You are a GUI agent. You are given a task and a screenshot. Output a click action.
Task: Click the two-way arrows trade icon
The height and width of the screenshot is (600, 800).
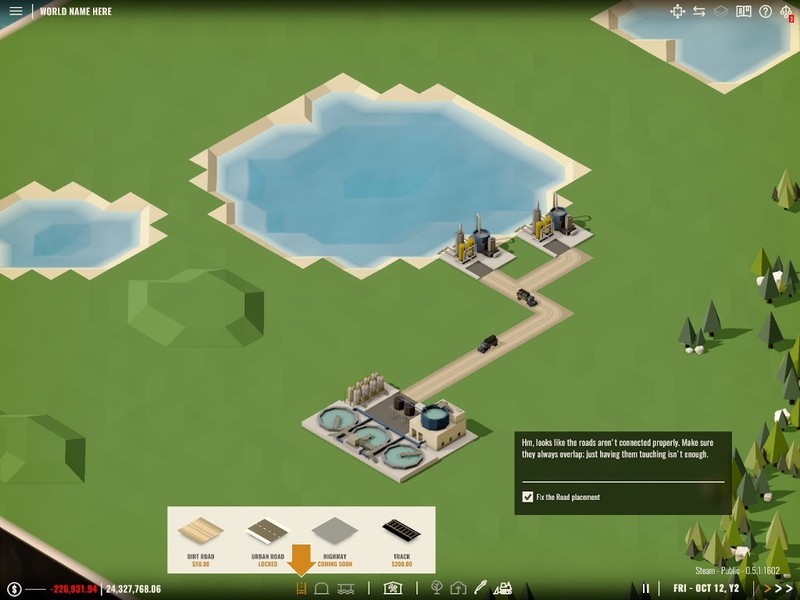[699, 12]
